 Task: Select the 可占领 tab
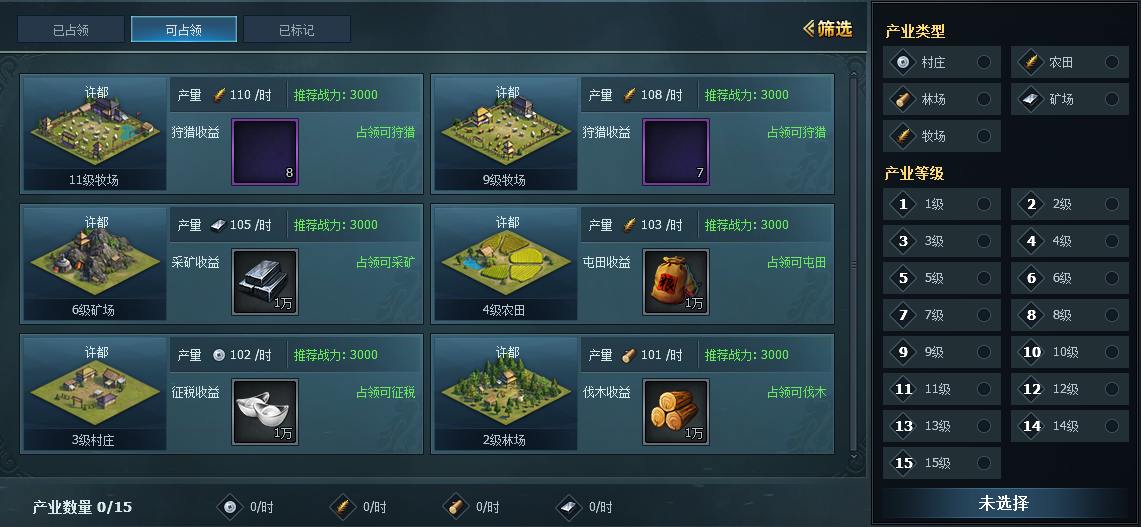(x=184, y=30)
